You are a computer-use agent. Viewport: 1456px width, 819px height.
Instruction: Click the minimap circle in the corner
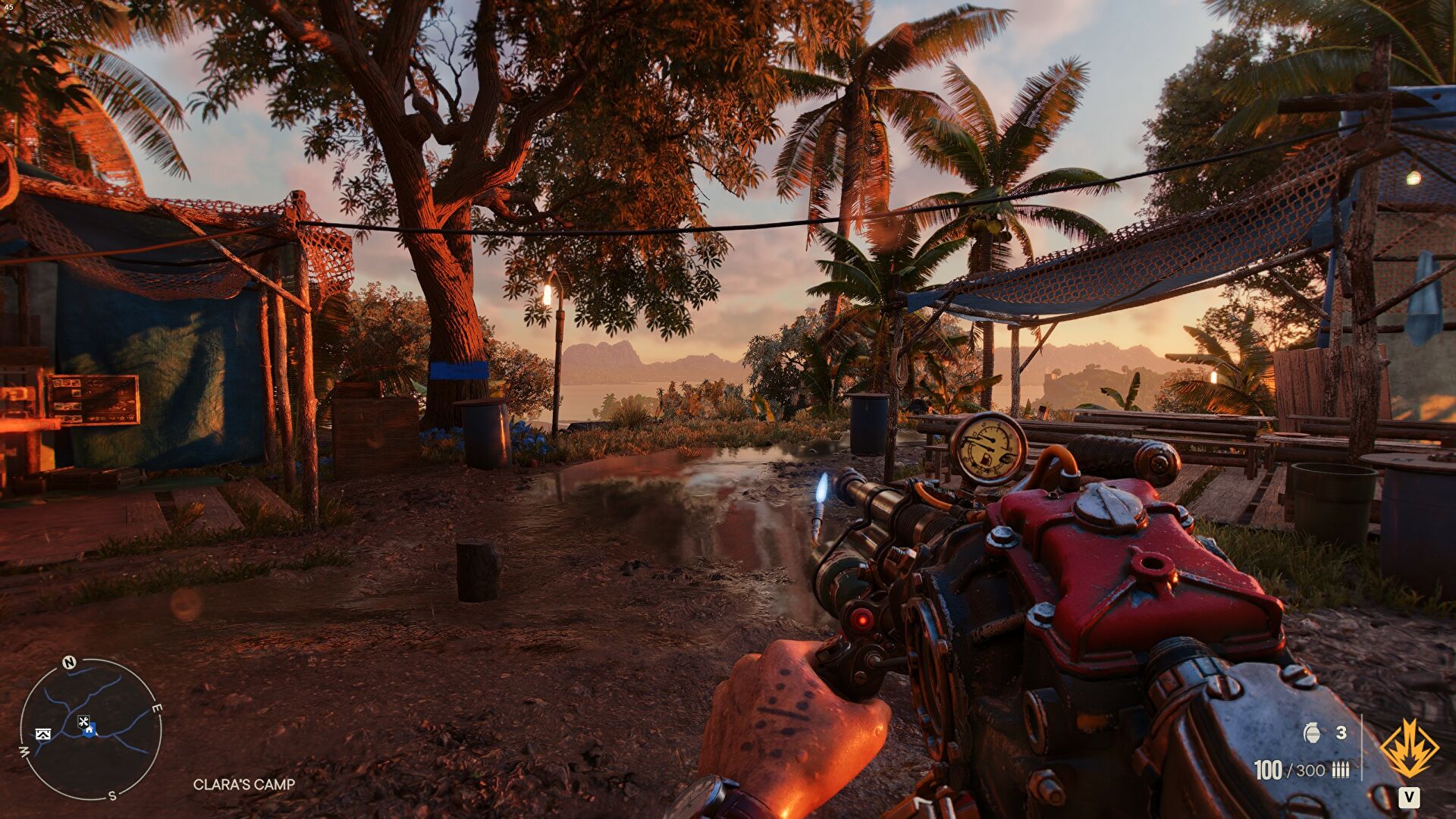click(91, 728)
